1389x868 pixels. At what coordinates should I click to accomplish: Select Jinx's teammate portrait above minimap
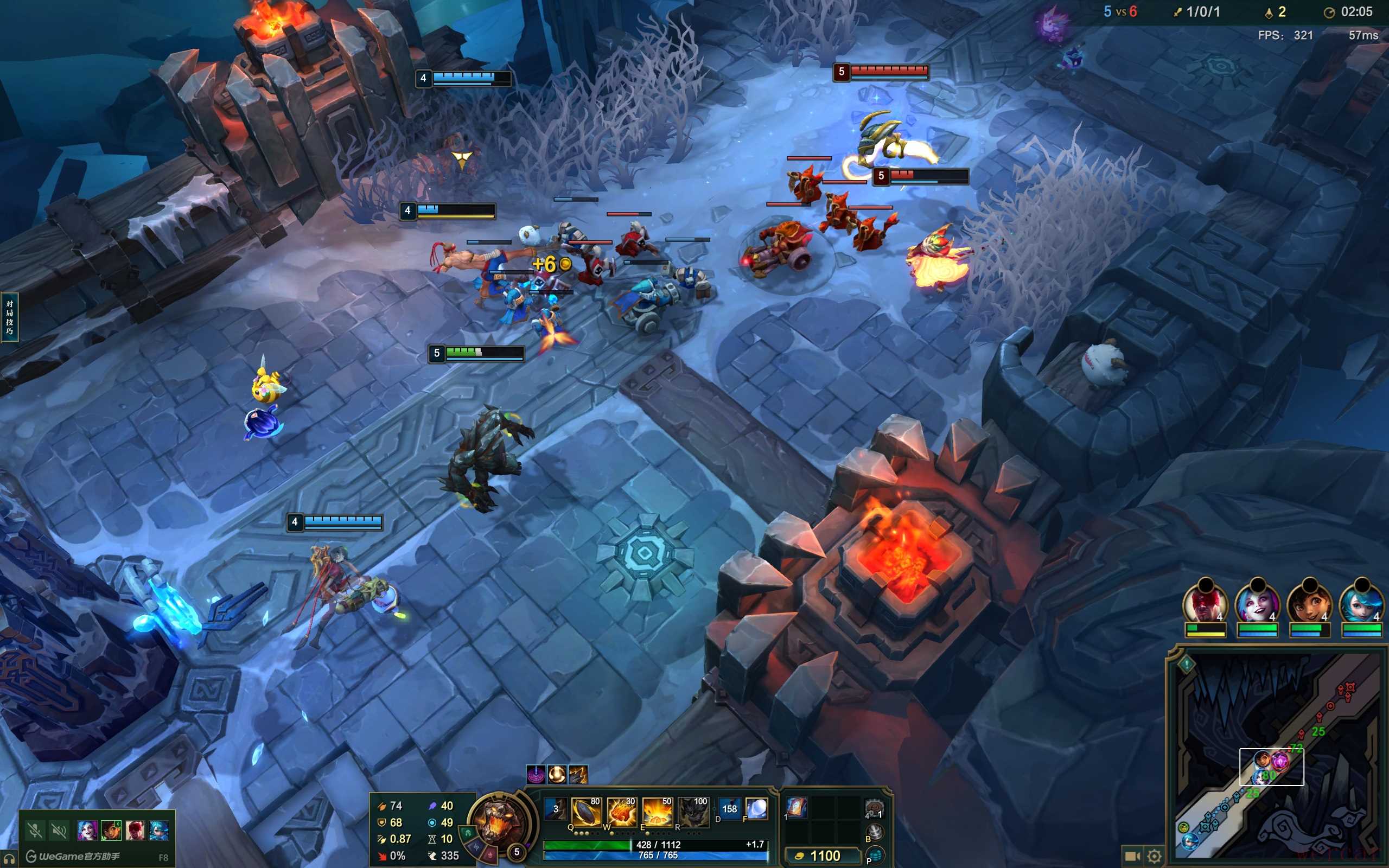point(1257,605)
